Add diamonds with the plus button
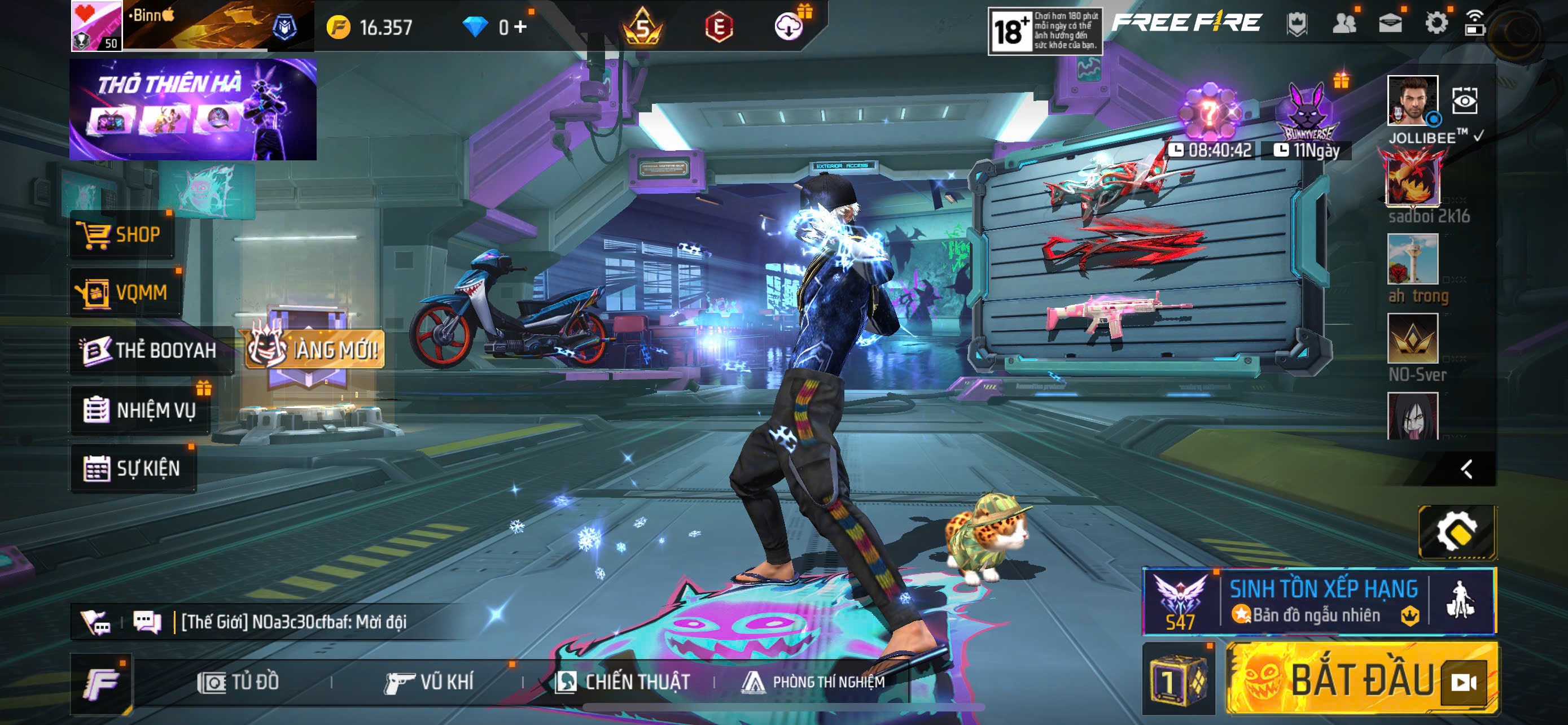This screenshot has height=725, width=1568. point(520,27)
